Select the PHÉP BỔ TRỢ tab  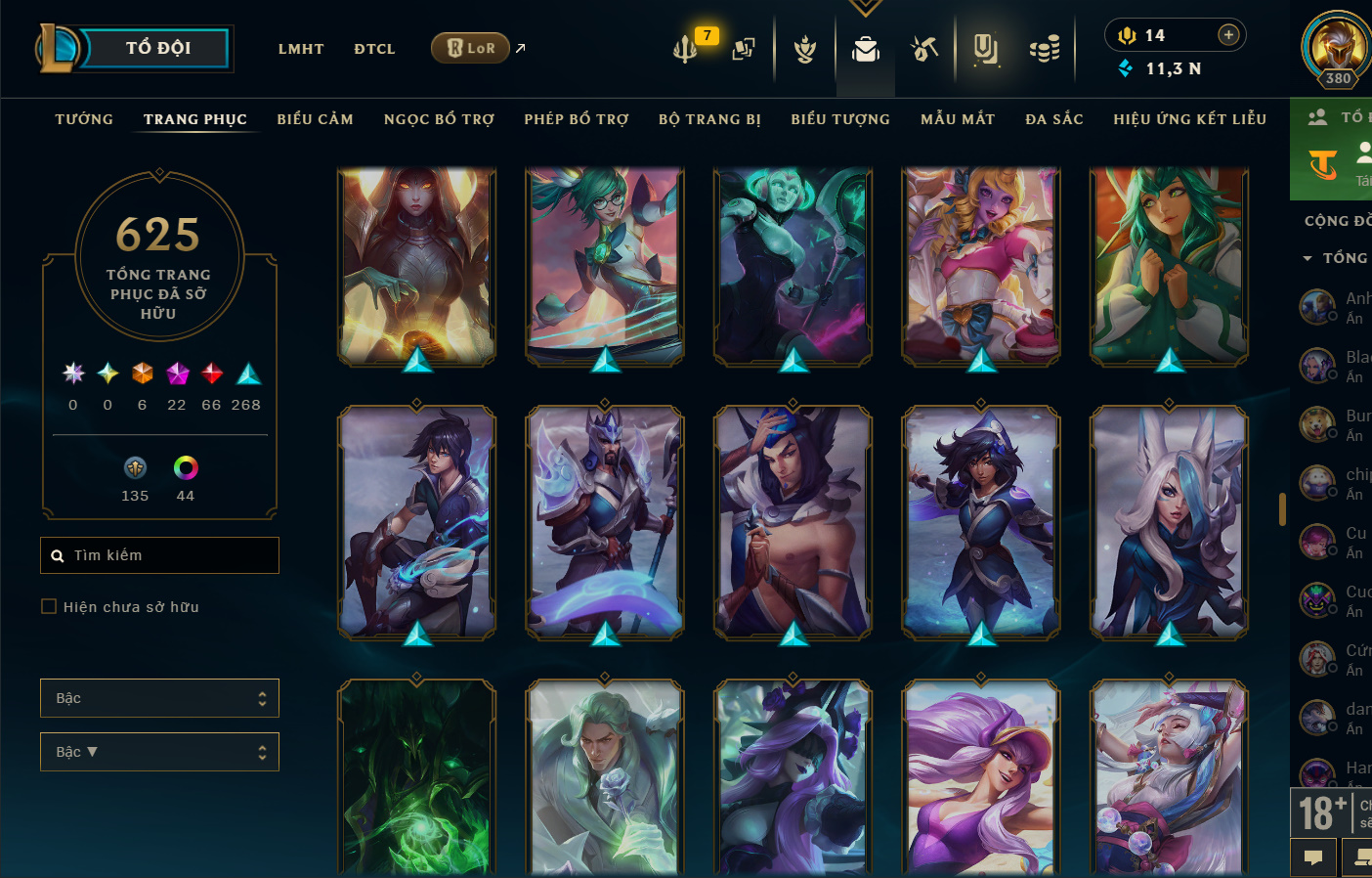point(577,119)
